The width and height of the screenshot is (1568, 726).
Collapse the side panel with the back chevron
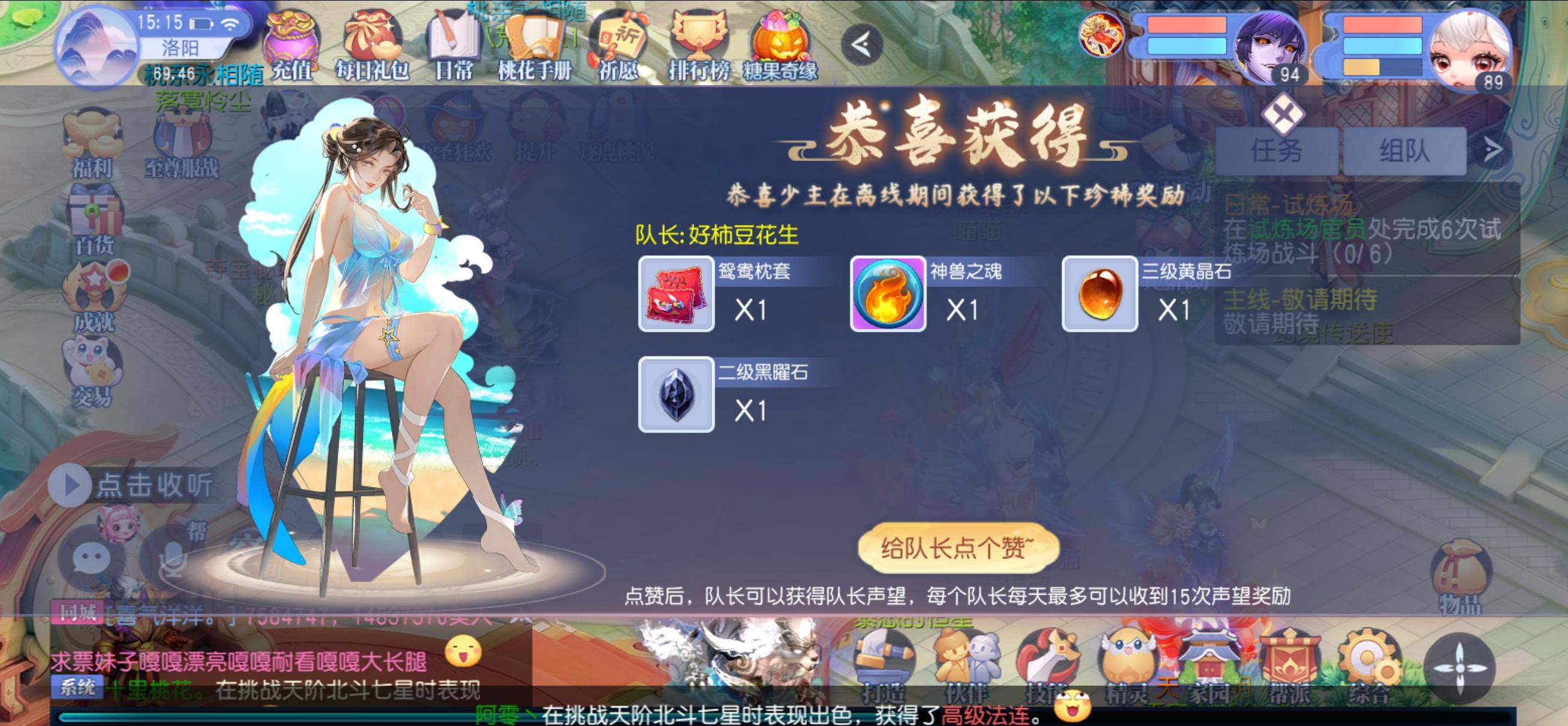[x=863, y=44]
